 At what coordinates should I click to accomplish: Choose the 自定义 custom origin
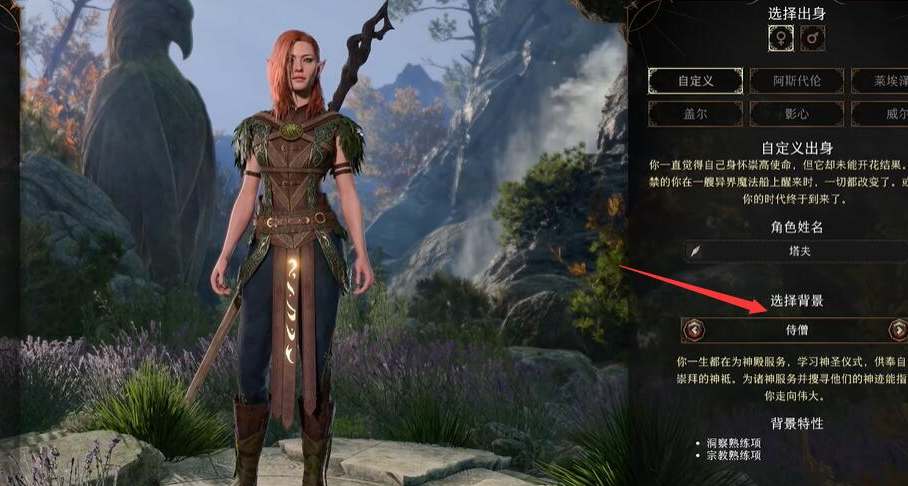695,81
